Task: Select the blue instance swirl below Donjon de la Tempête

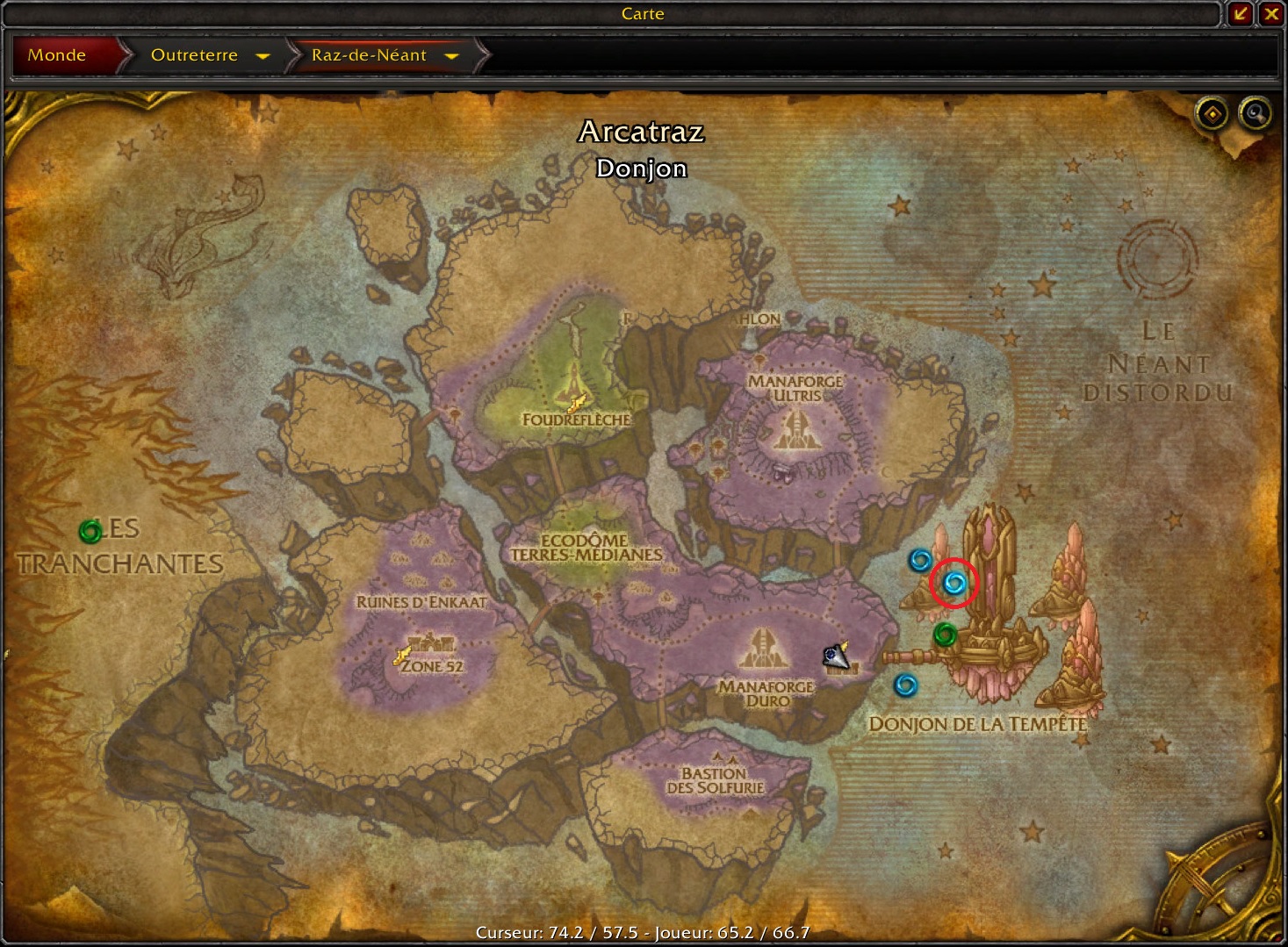Action: [905, 685]
